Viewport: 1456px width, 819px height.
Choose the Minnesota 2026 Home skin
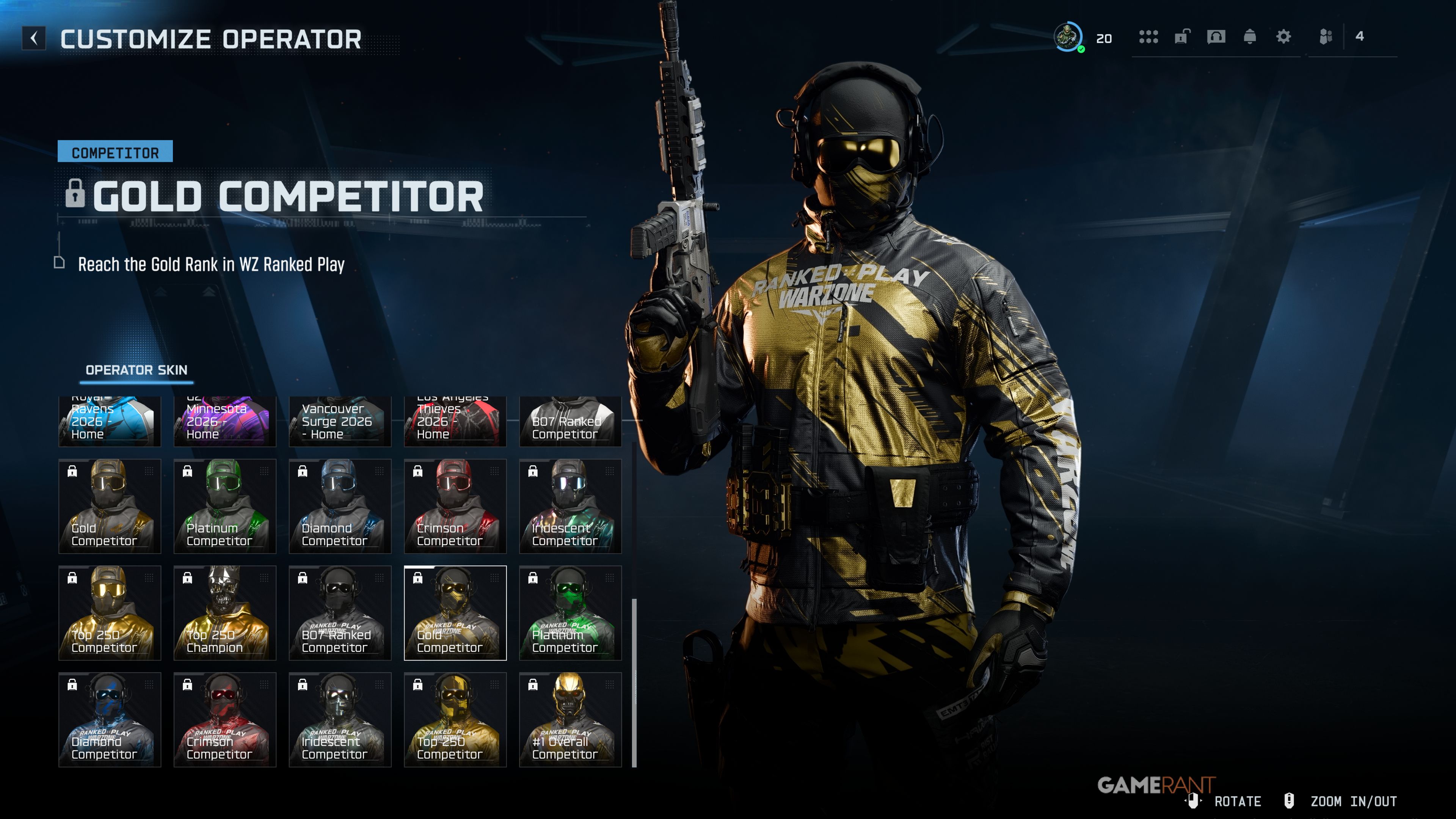tap(224, 421)
